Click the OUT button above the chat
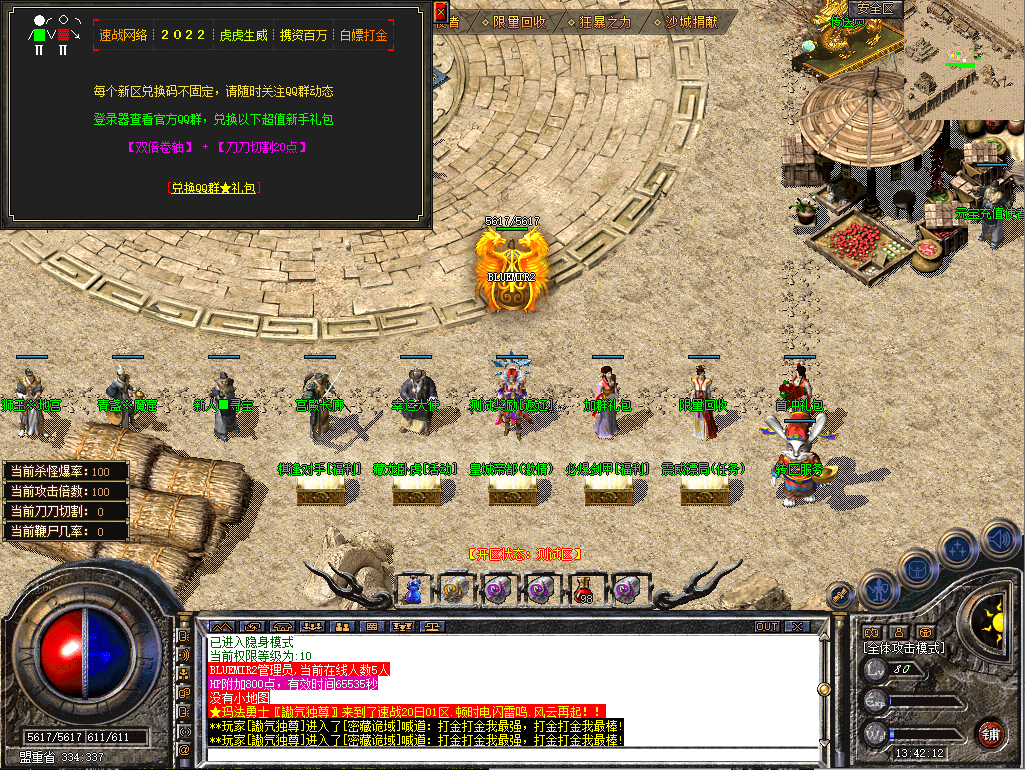Image resolution: width=1025 pixels, height=770 pixels. click(766, 626)
